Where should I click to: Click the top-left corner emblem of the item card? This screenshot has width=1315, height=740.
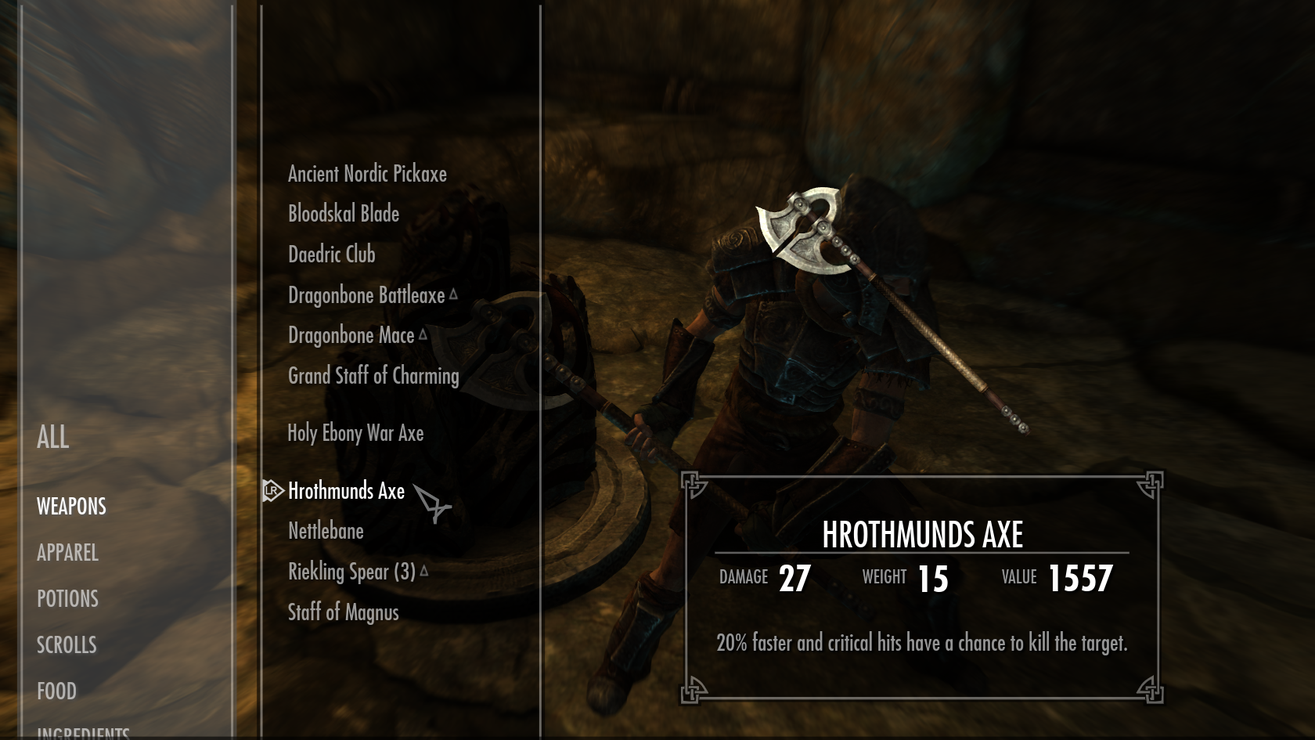click(x=690, y=483)
